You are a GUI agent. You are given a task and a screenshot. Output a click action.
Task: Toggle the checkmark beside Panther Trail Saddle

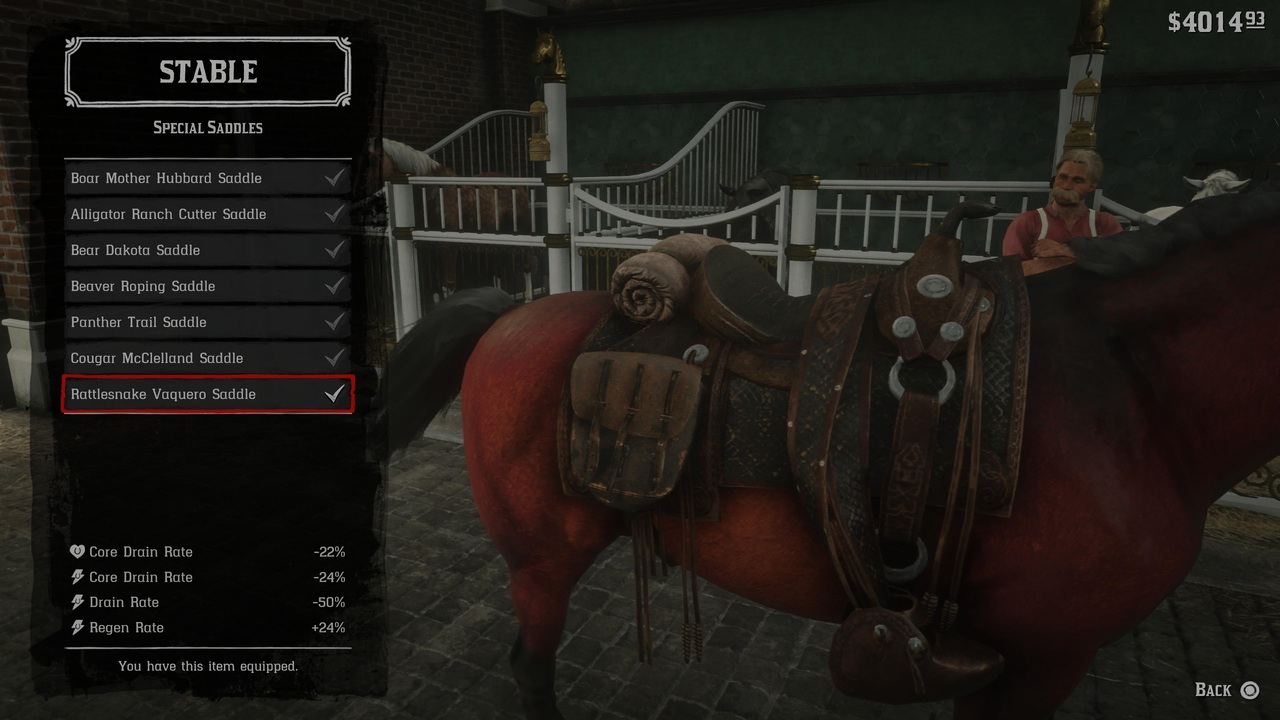click(336, 322)
